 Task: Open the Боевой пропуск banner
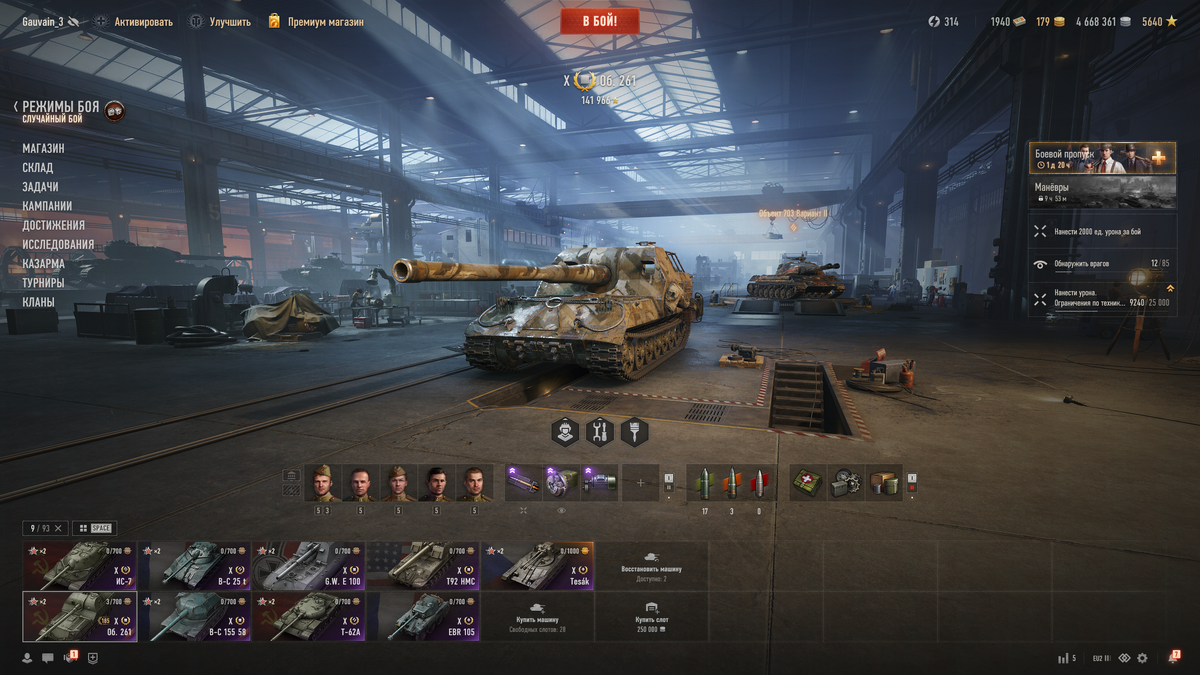(1102, 158)
